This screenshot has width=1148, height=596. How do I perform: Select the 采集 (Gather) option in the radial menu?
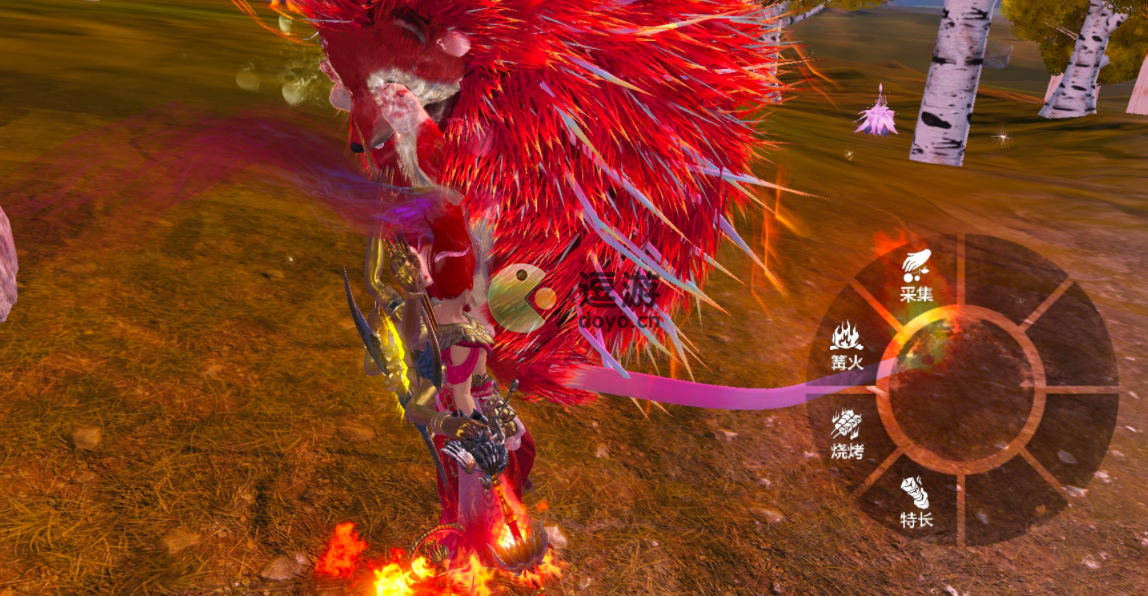click(916, 276)
